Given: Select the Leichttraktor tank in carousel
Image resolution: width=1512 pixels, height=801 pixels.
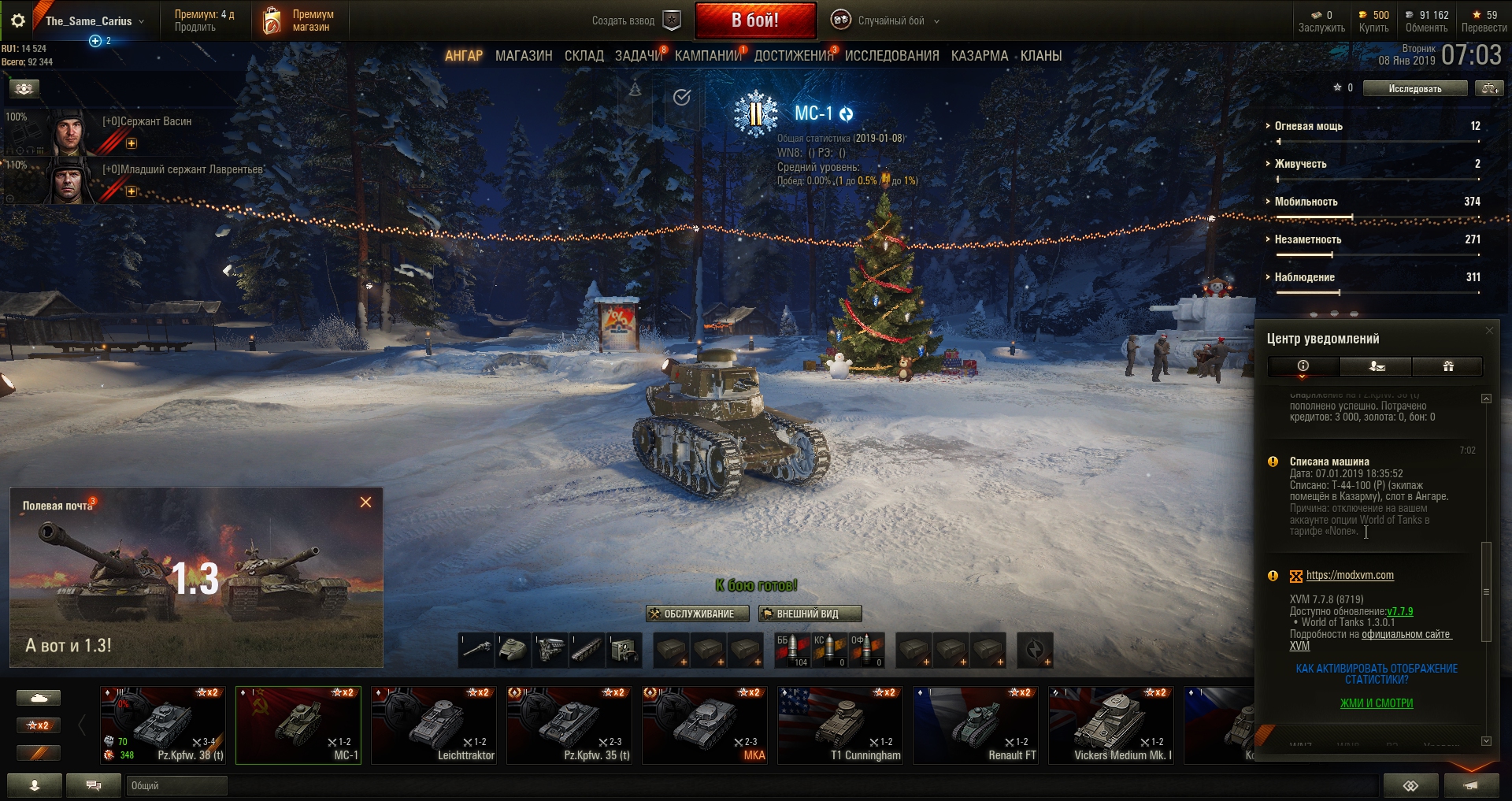Looking at the screenshot, I should tap(434, 725).
